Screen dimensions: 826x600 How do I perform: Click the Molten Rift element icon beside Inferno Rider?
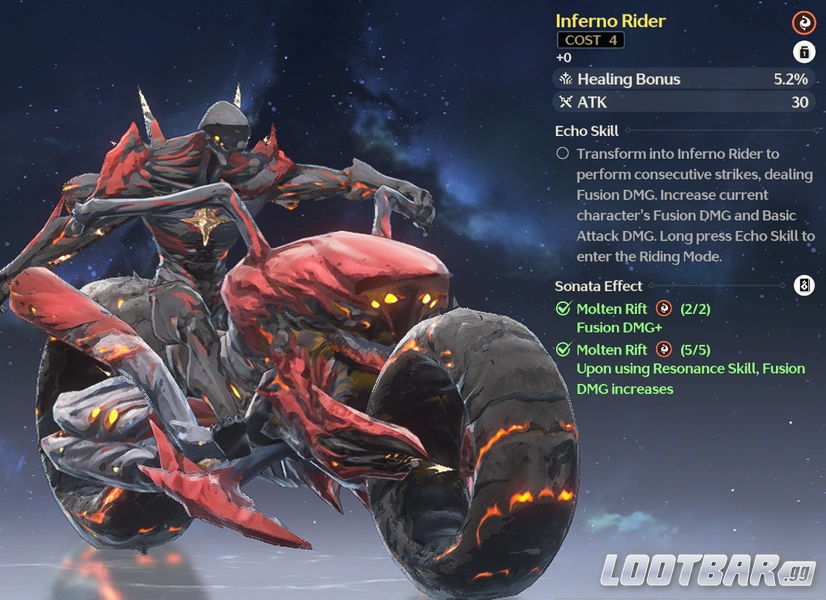(803, 23)
